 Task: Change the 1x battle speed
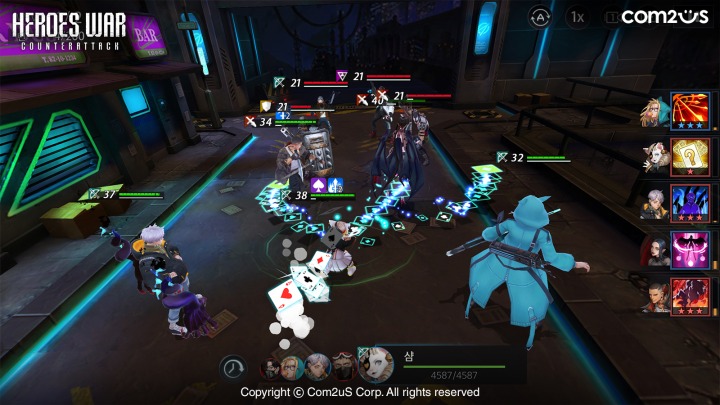pos(577,16)
